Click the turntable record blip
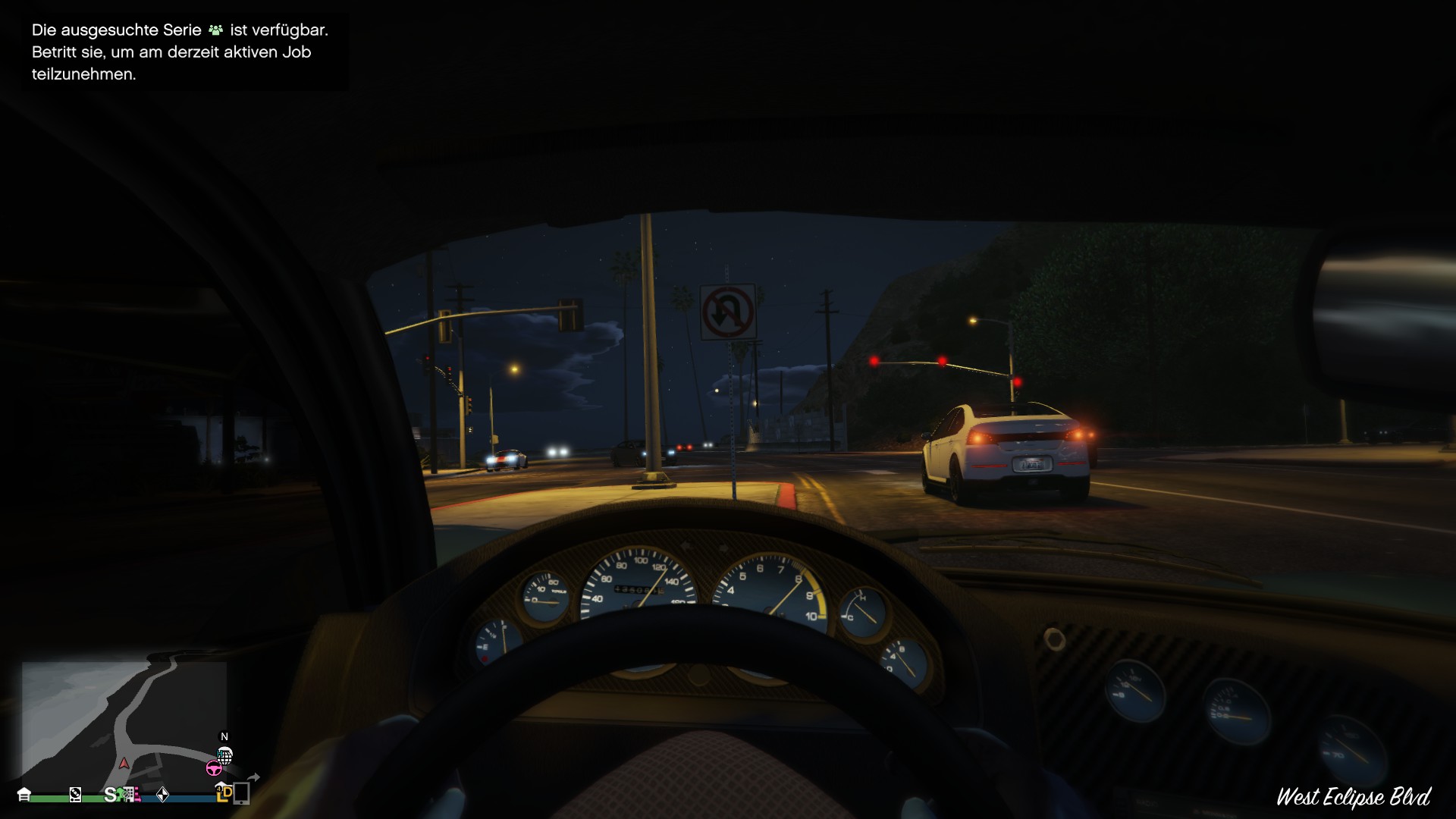This screenshot has height=819, width=1456. point(75,794)
